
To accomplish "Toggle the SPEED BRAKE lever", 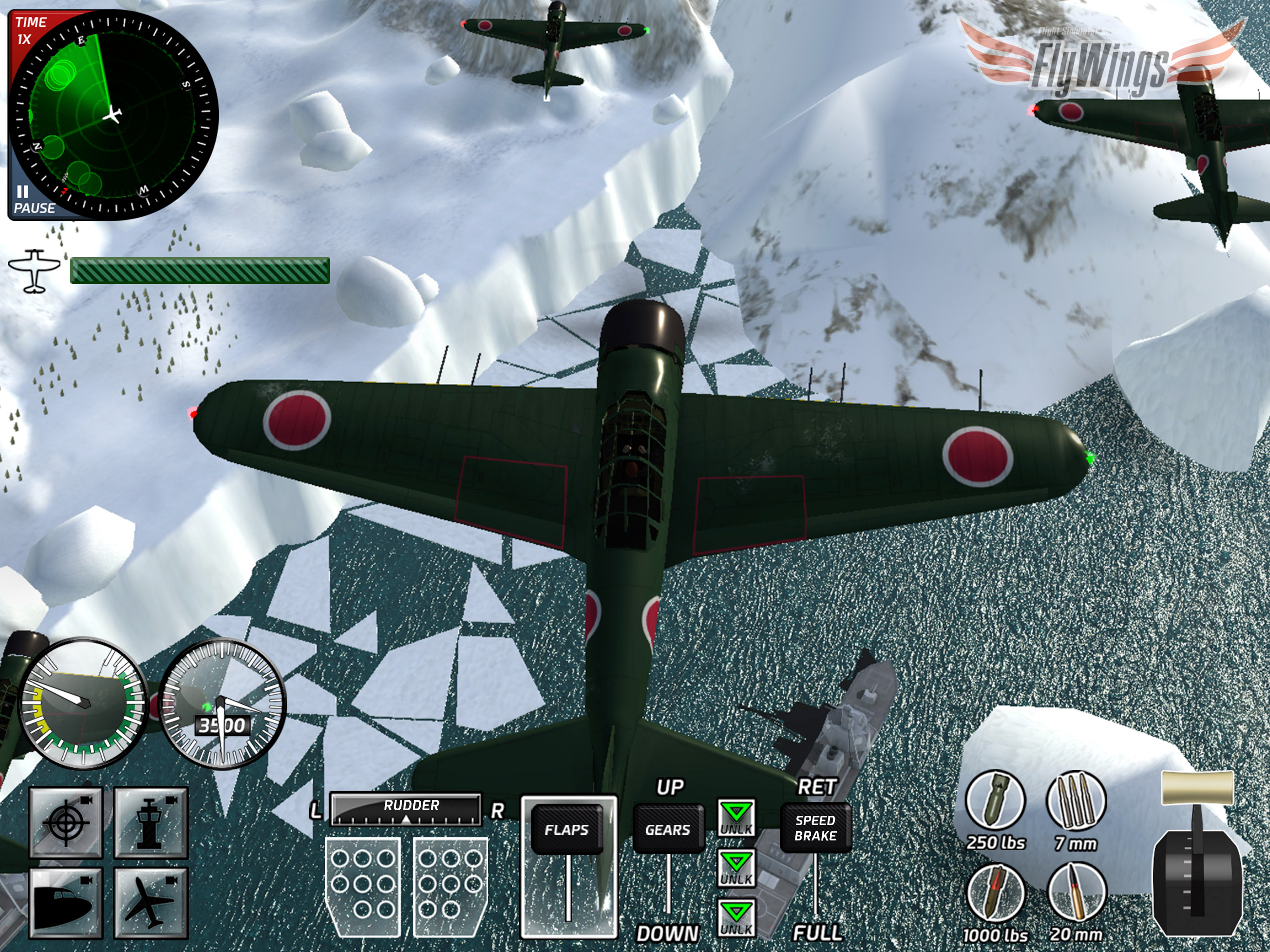I will 815,828.
